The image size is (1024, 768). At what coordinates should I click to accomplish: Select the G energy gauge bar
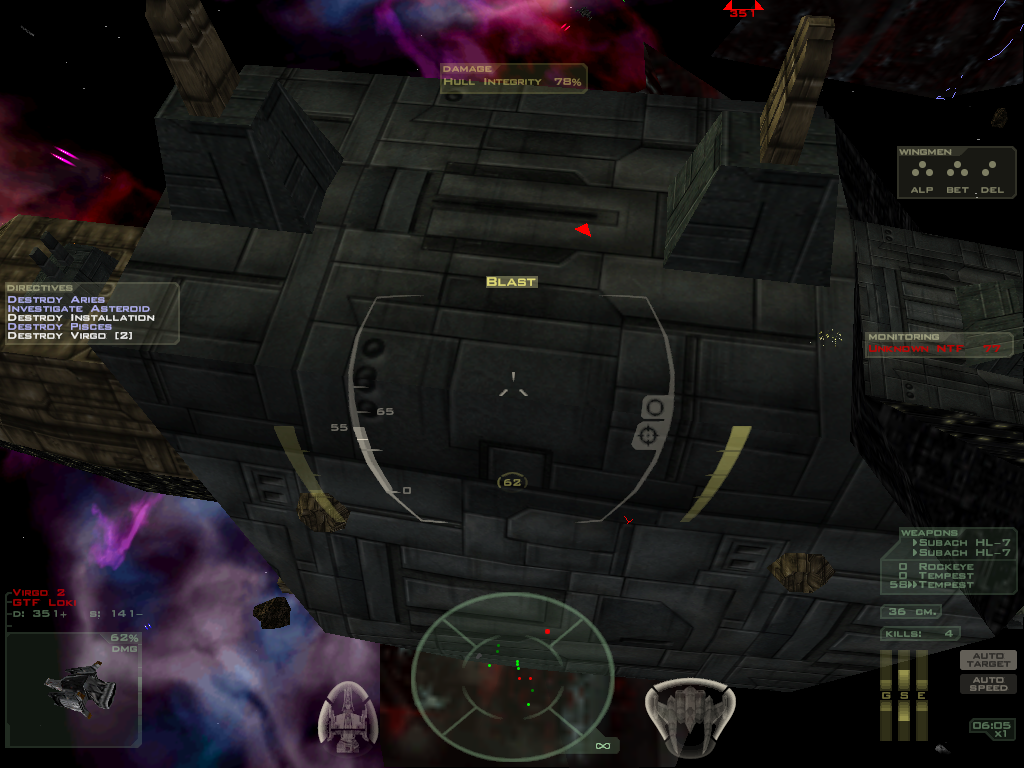[x=886, y=695]
